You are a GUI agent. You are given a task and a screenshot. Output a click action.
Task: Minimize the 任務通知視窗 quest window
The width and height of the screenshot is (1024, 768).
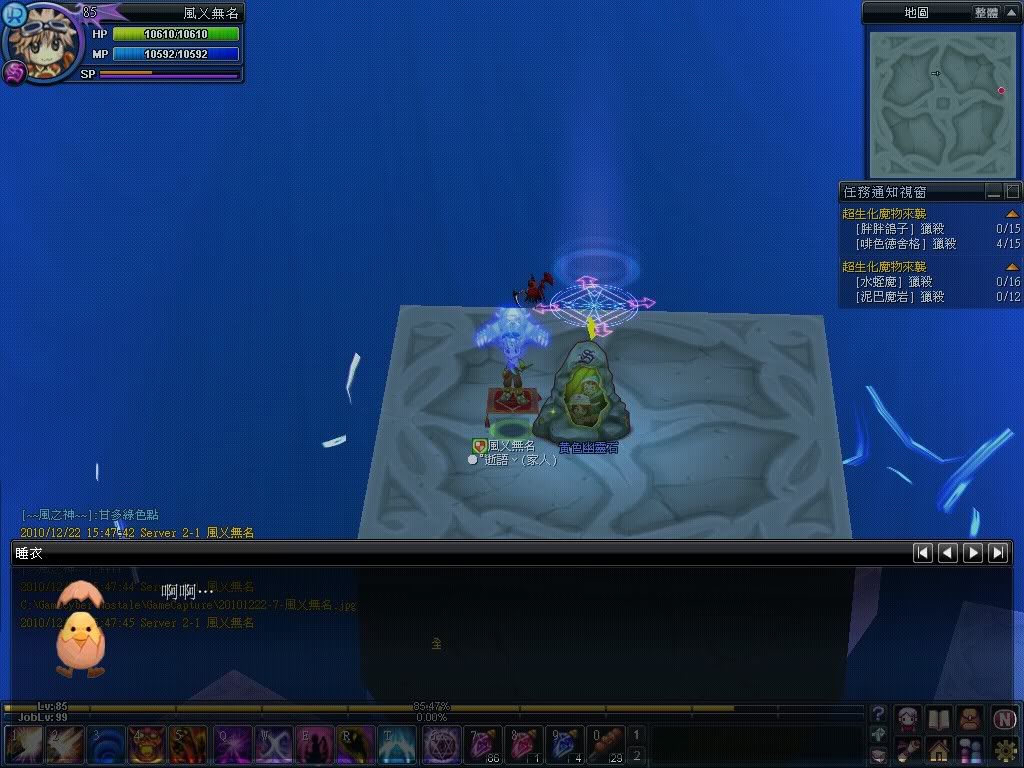click(x=994, y=191)
